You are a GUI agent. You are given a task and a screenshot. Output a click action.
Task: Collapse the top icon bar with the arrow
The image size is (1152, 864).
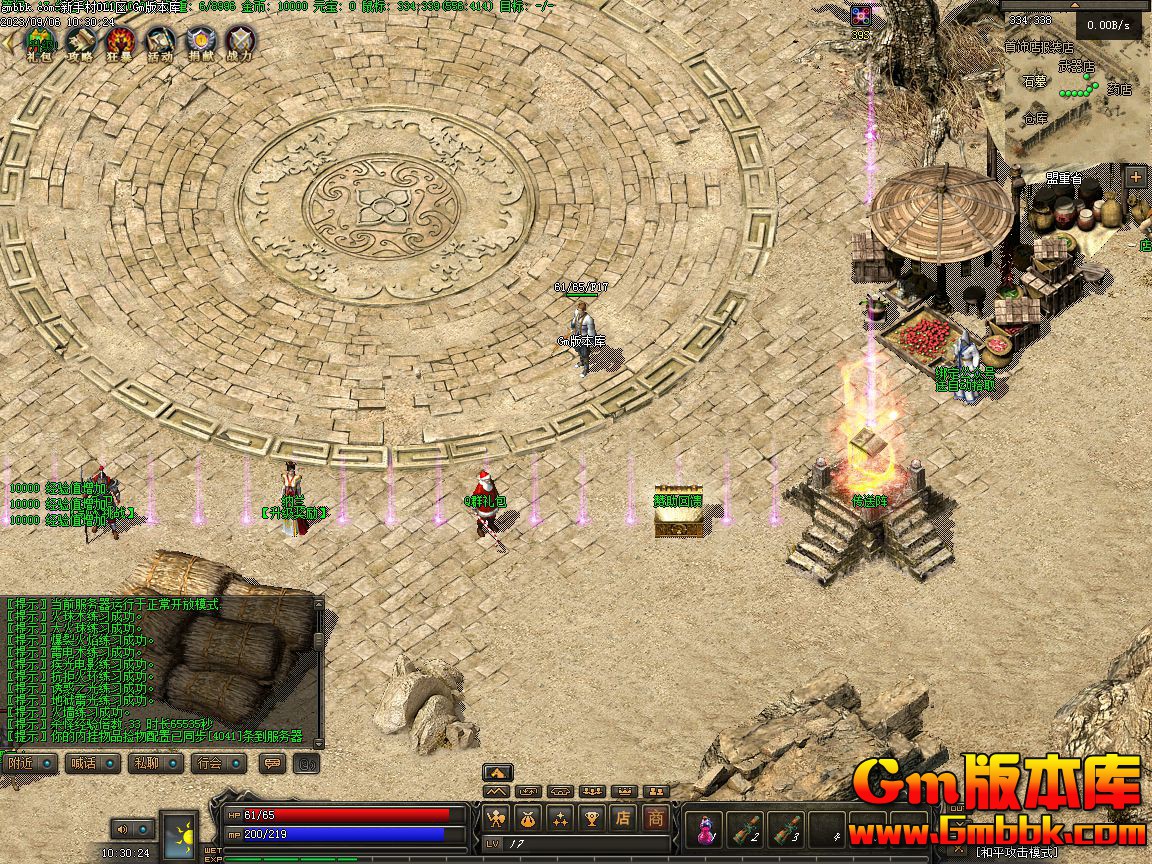pyautogui.click(x=10, y=42)
